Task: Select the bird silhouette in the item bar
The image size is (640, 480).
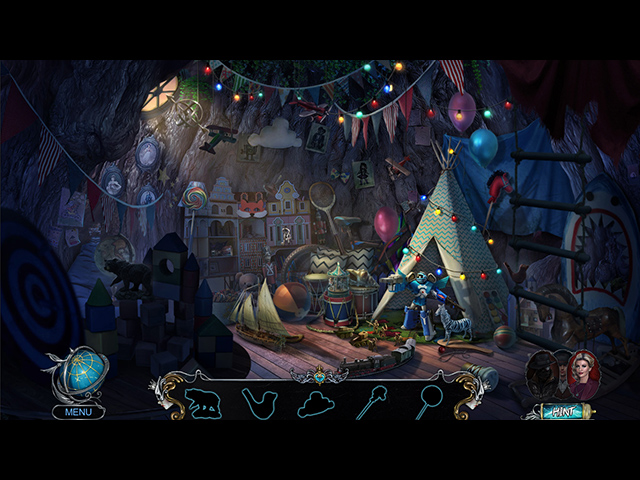Action: point(259,402)
